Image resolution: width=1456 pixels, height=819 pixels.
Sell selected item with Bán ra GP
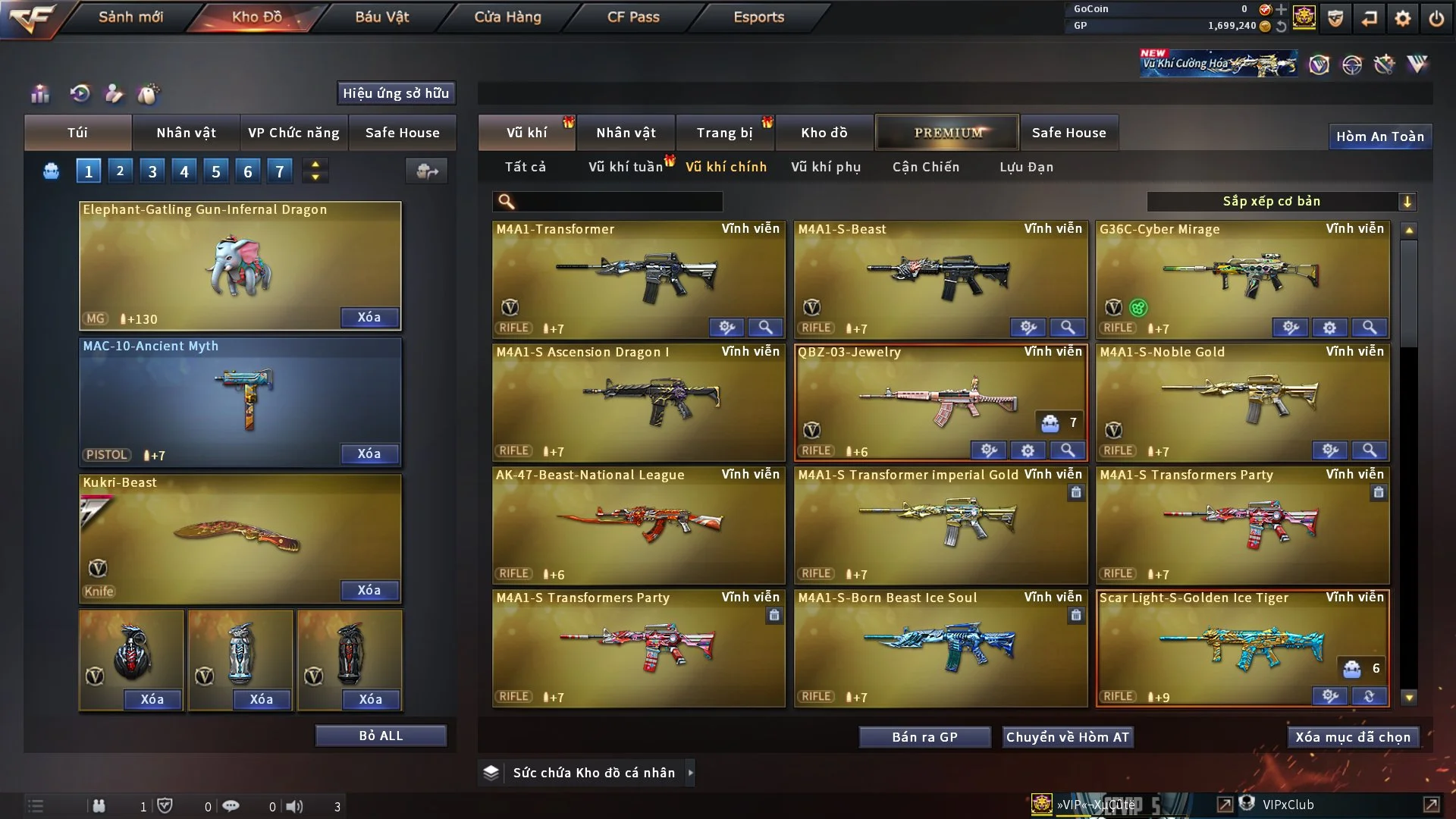coord(924,737)
